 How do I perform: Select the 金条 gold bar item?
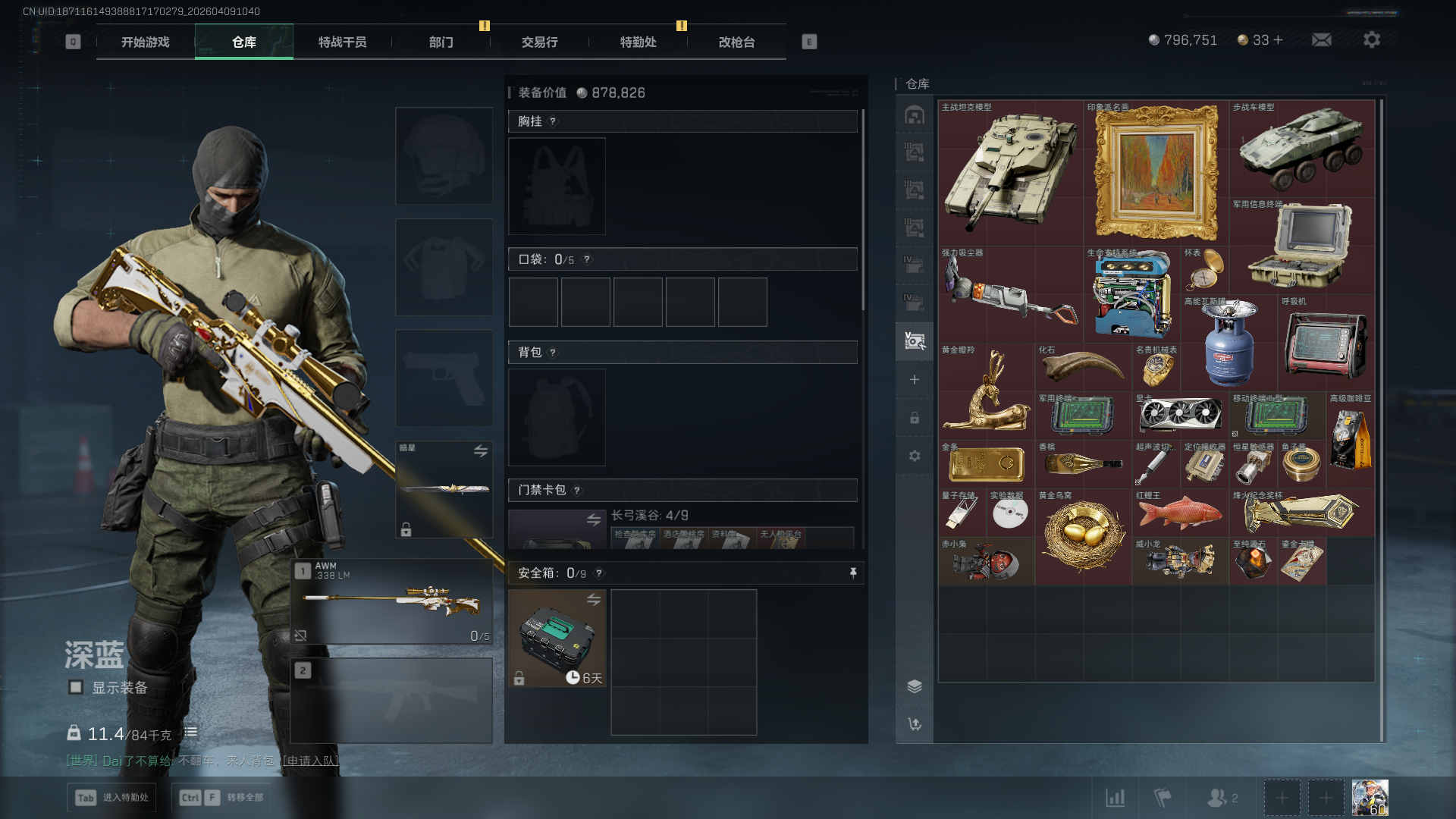click(x=986, y=464)
